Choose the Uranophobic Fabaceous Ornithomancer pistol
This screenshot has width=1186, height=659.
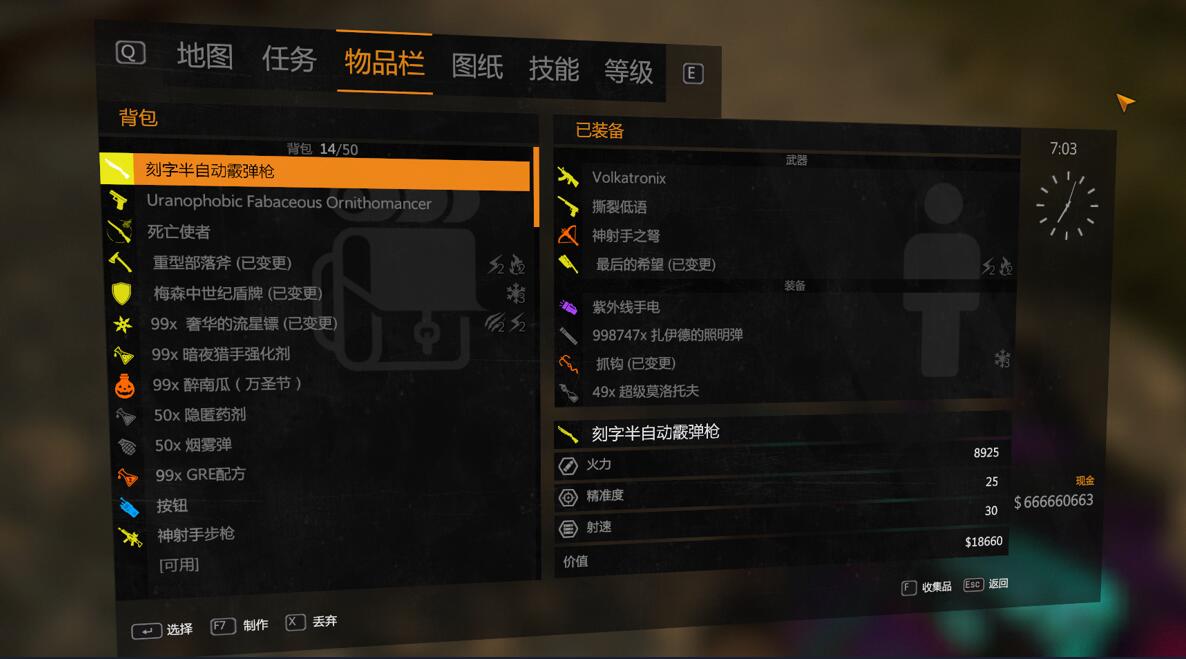288,202
